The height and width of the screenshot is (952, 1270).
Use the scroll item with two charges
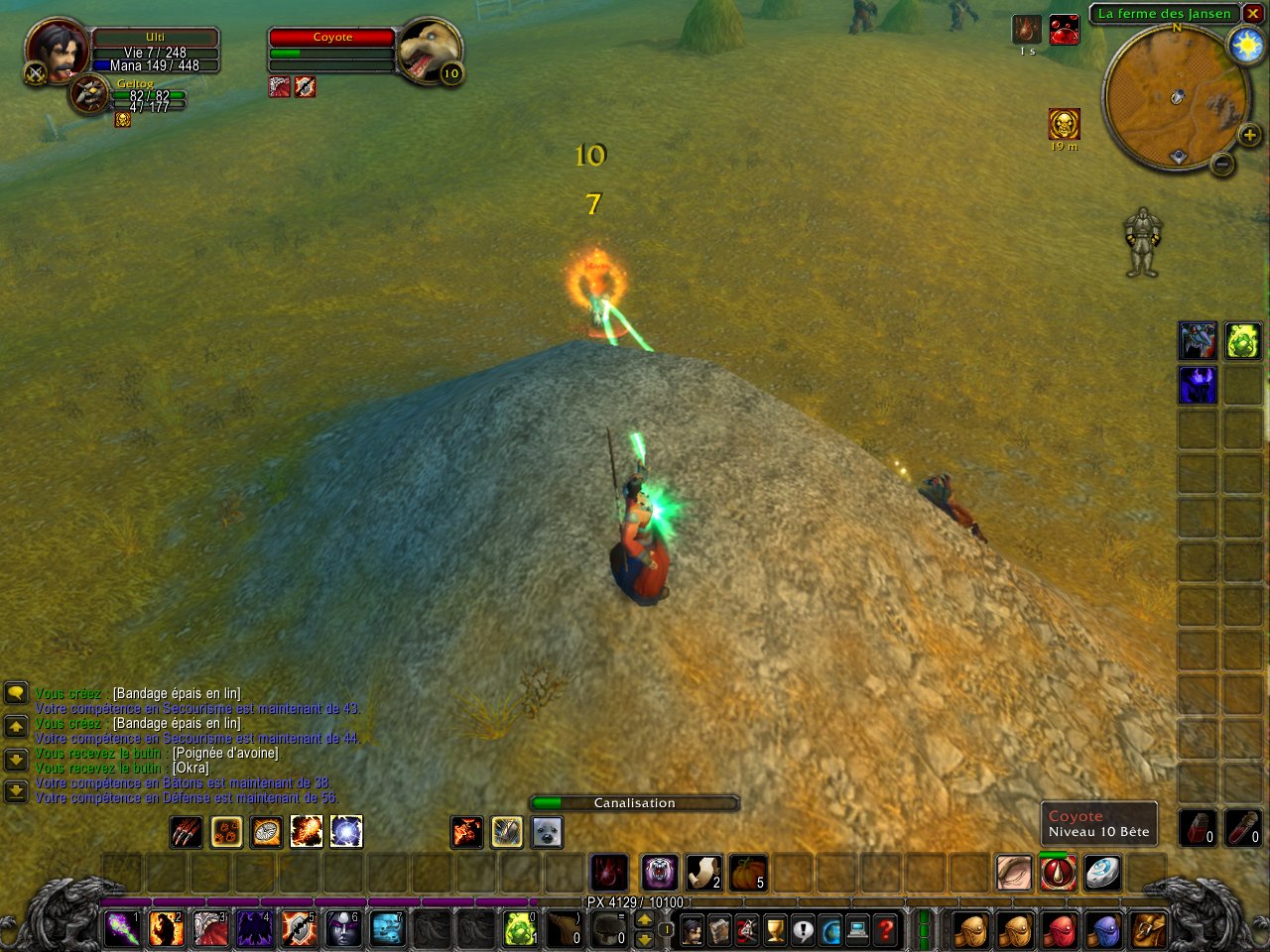tap(704, 873)
